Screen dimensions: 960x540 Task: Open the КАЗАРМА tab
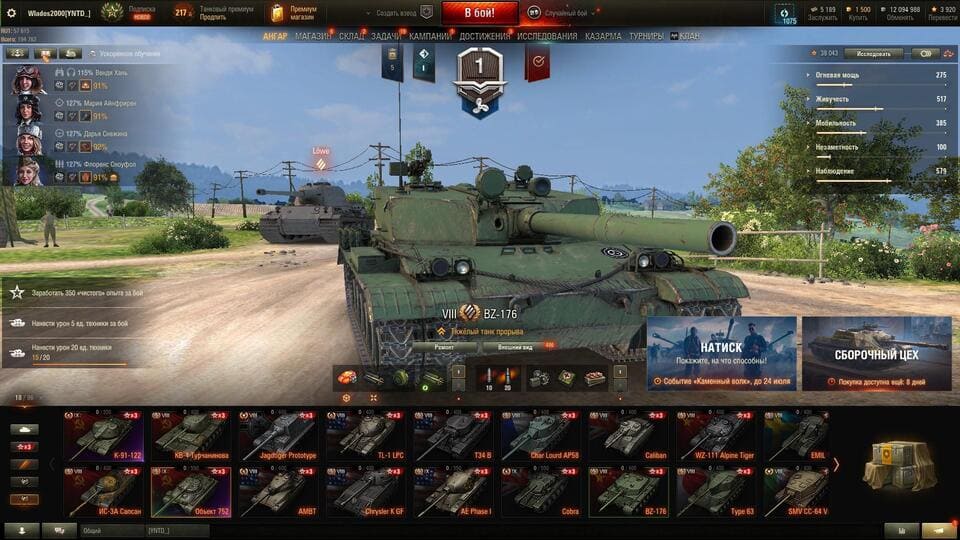point(603,36)
